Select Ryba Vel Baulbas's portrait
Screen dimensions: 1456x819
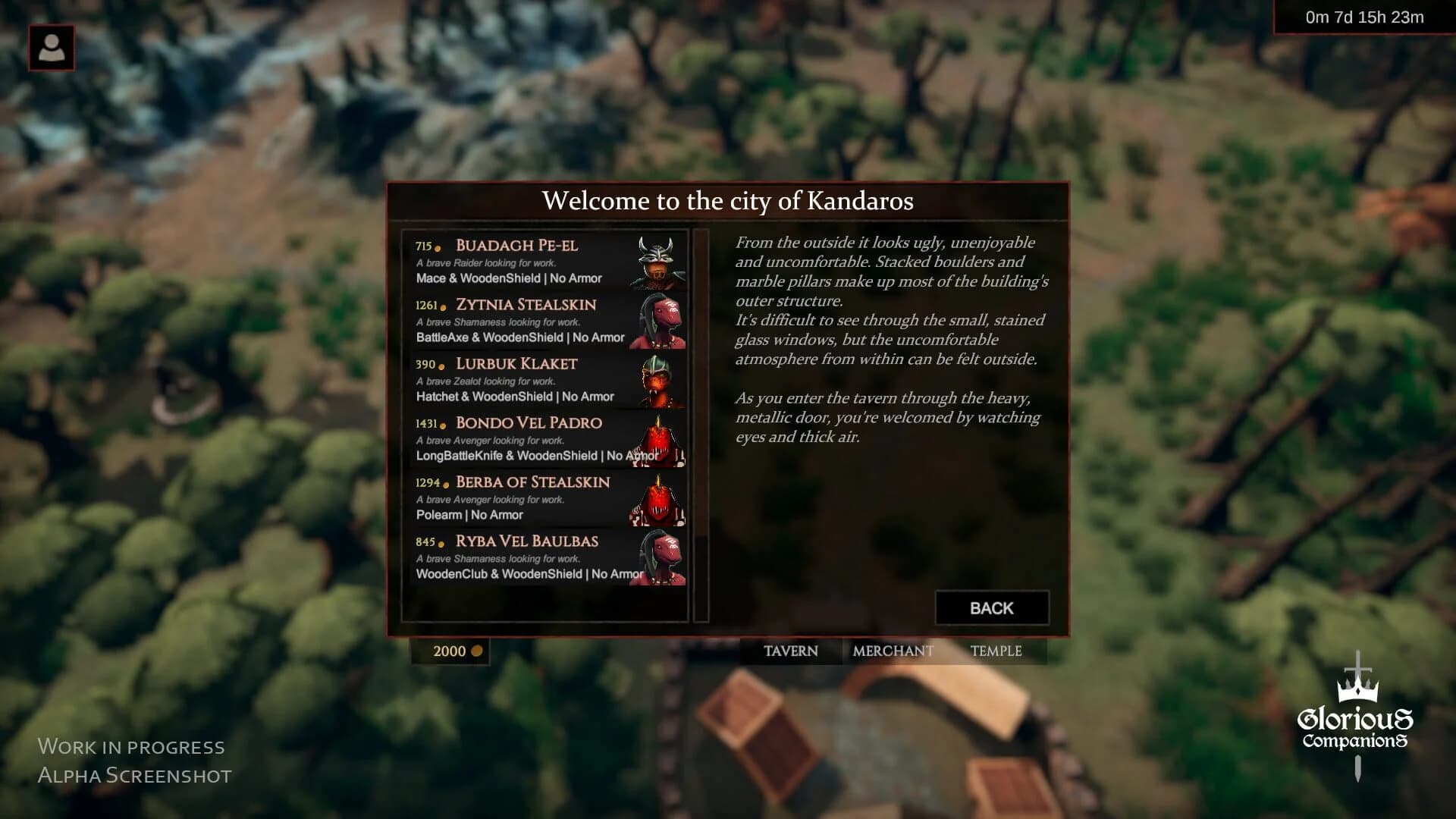[x=659, y=558]
